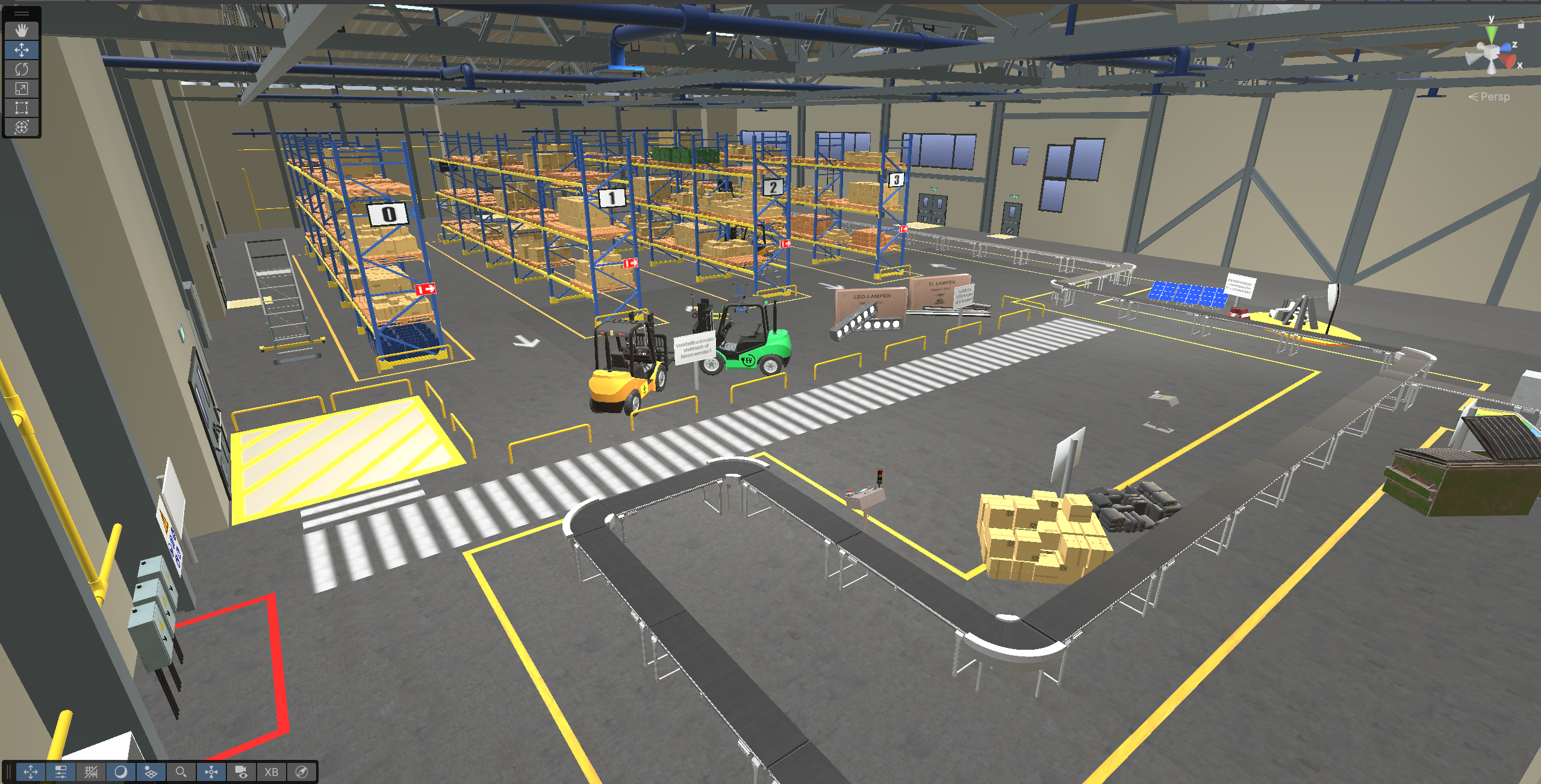The image size is (1541, 784).
Task: Click the red X axis cone
Action: (x=1509, y=61)
